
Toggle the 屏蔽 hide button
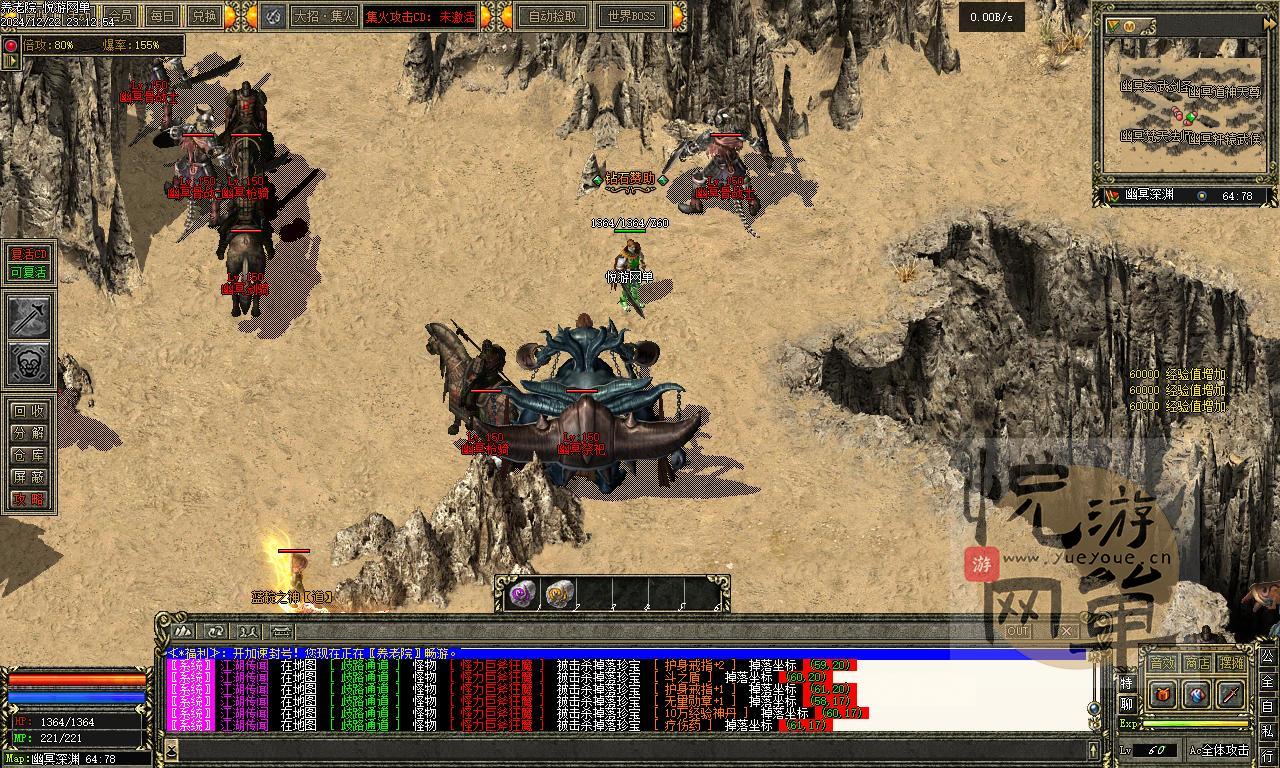click(x=29, y=477)
